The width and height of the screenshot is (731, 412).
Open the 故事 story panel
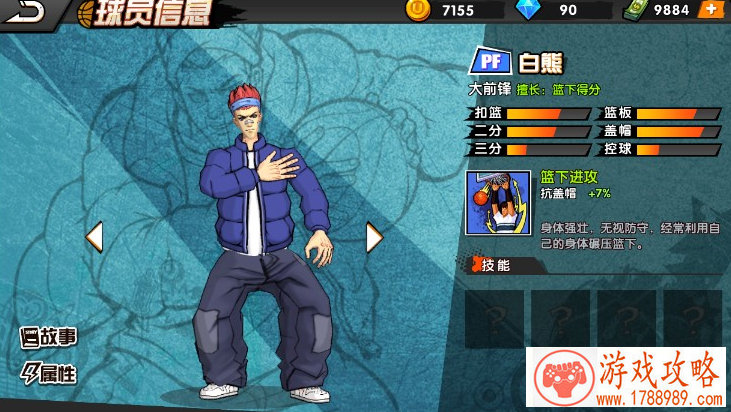[x=50, y=337]
